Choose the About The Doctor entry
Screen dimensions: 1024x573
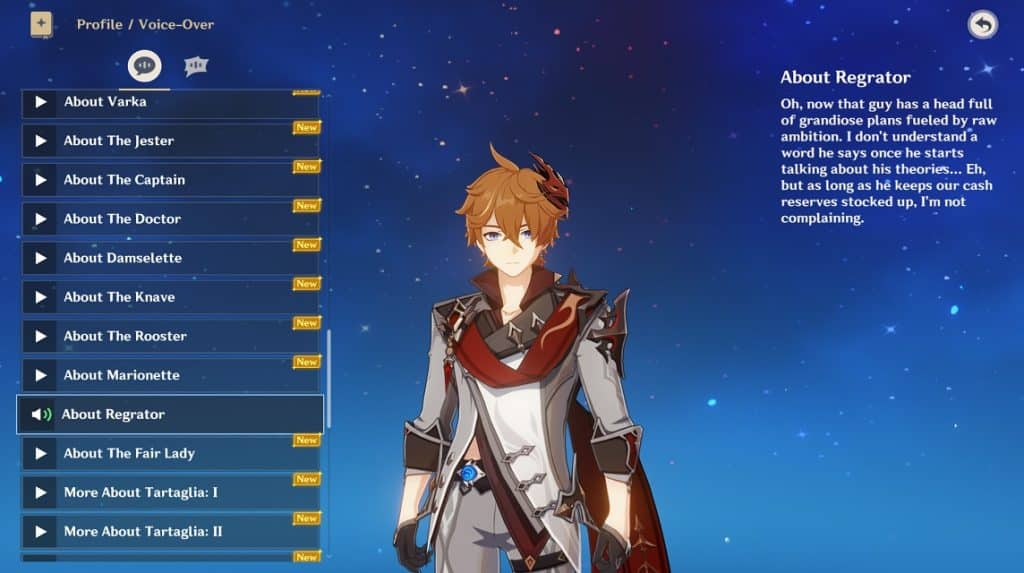[x=170, y=219]
